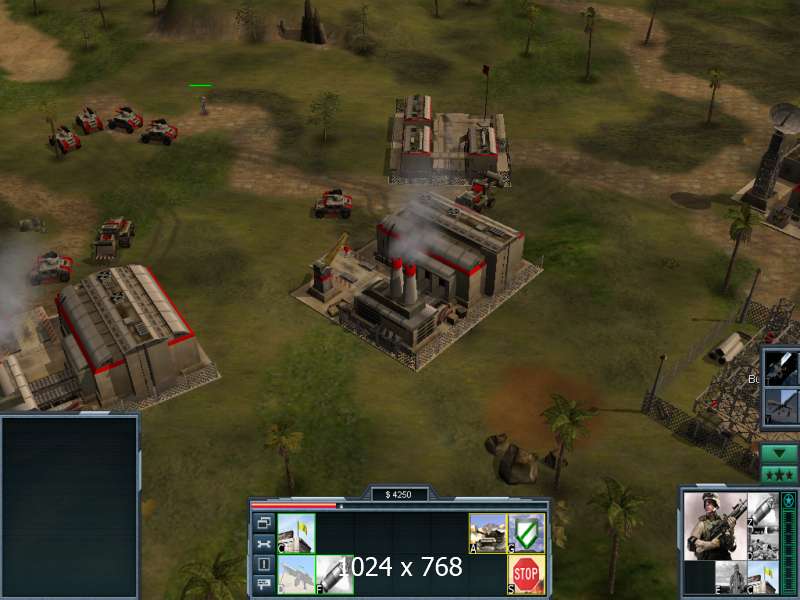800x600 pixels.
Task: Select the soldier portrait
Action: pos(715,526)
